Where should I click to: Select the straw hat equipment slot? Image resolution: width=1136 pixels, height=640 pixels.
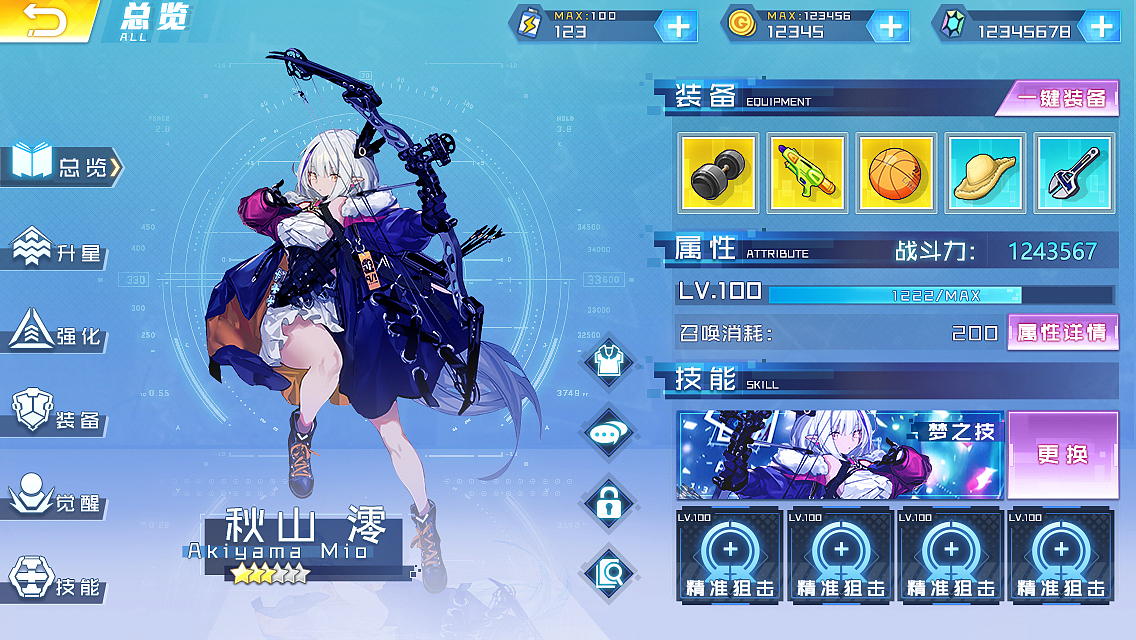[x=985, y=172]
